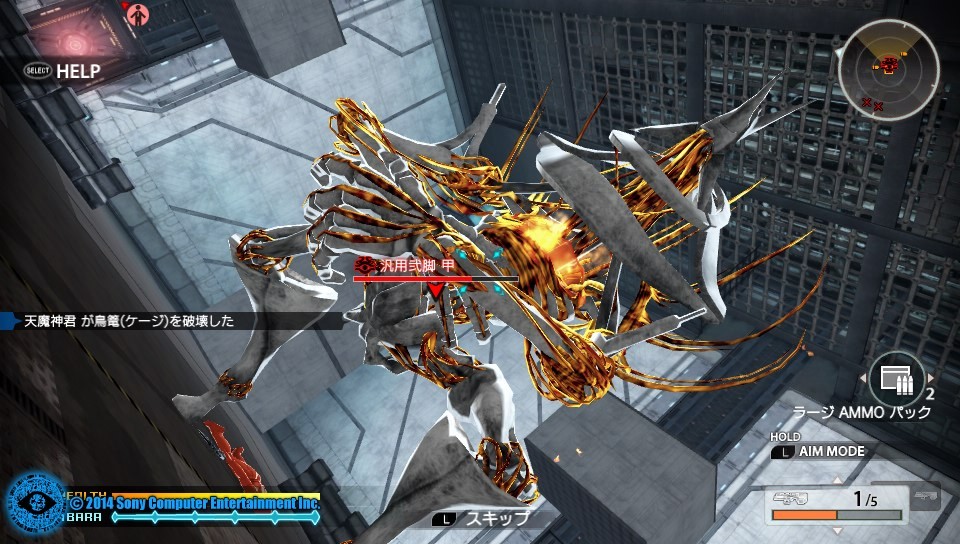Select the blue eye emblem icon
Screen dimensions: 960x544
pos(34,501)
